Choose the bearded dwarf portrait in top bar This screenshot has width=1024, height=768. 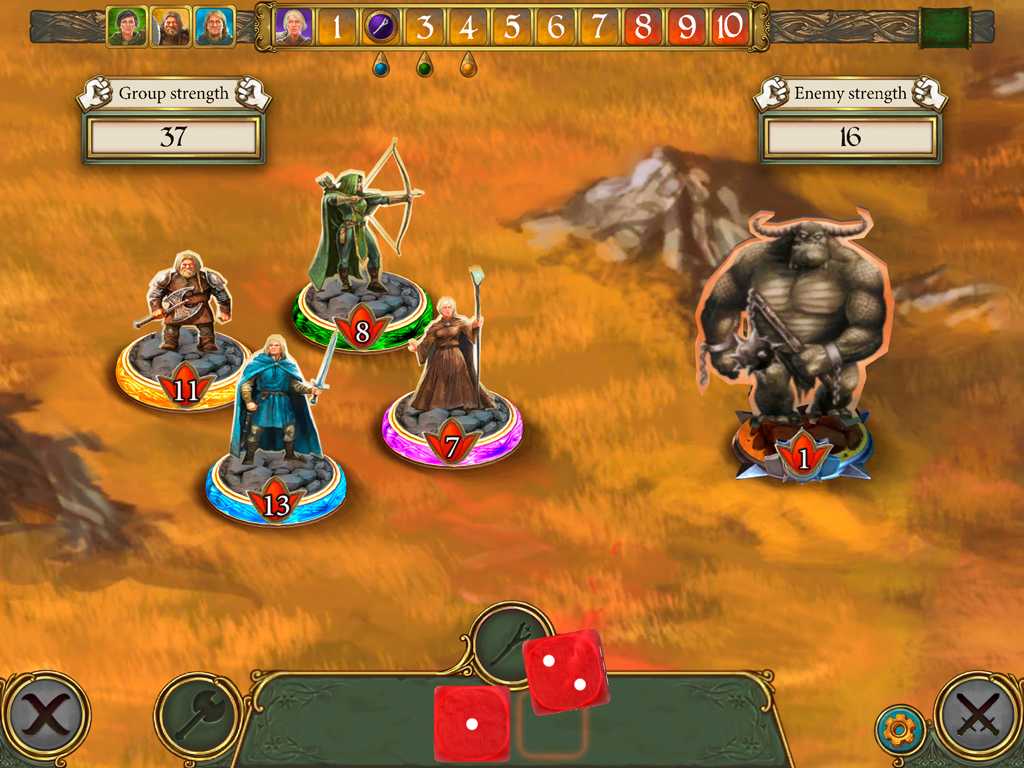click(x=171, y=27)
